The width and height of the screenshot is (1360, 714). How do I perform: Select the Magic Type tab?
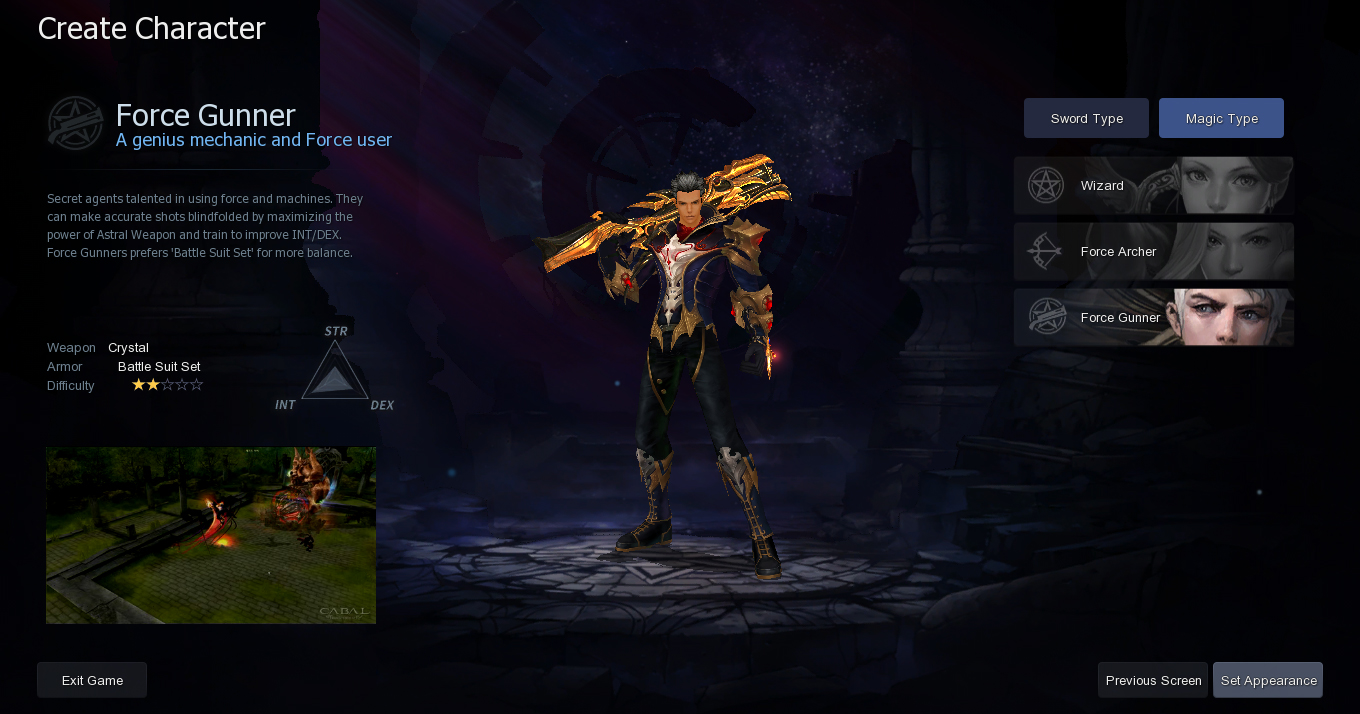(x=1221, y=118)
